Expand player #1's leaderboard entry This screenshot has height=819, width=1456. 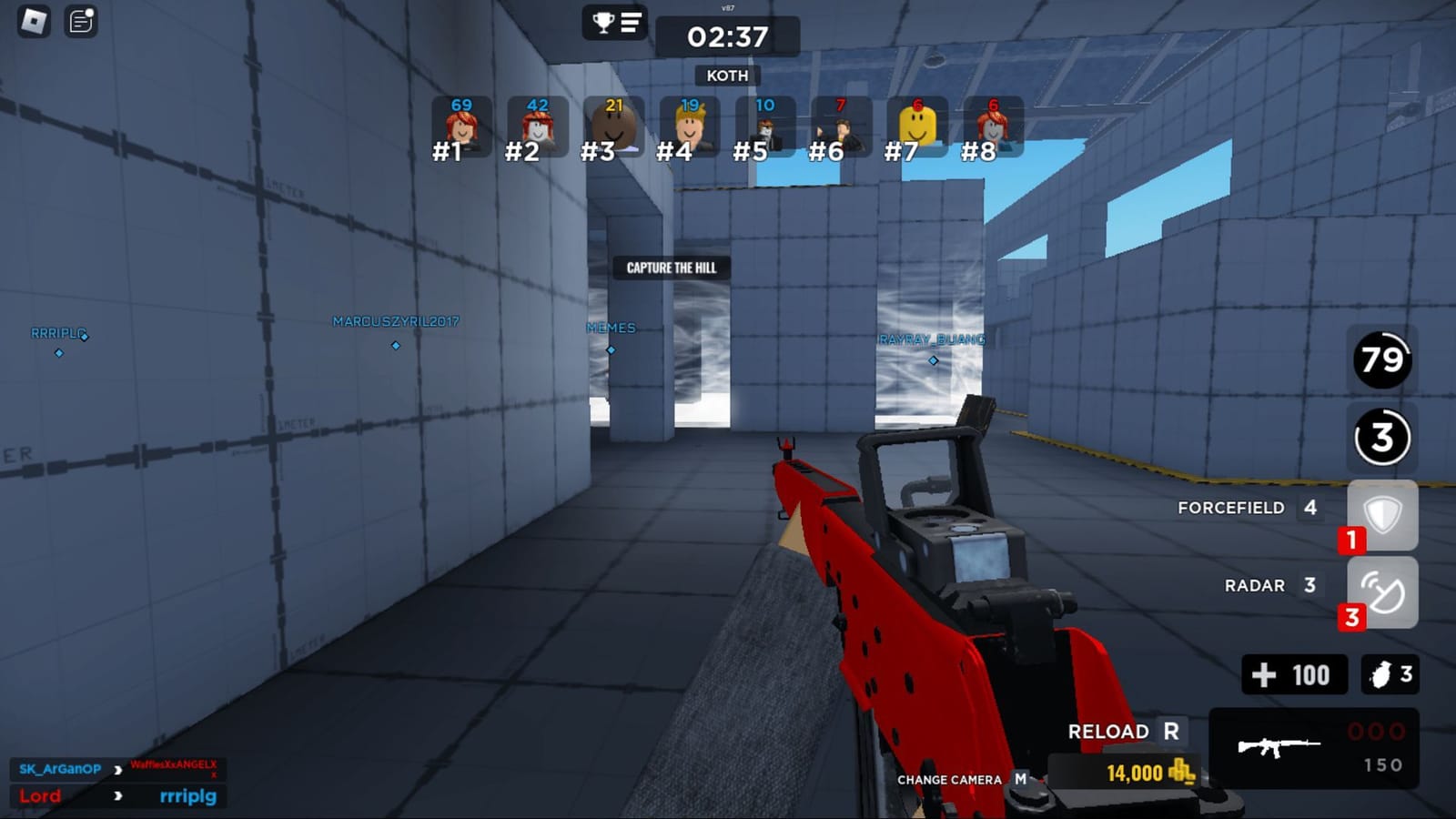[x=462, y=127]
